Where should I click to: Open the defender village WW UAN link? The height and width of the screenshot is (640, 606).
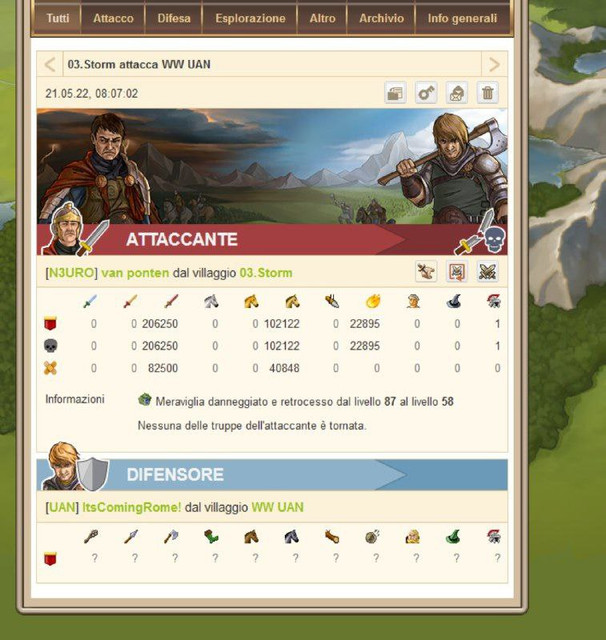click(x=277, y=508)
